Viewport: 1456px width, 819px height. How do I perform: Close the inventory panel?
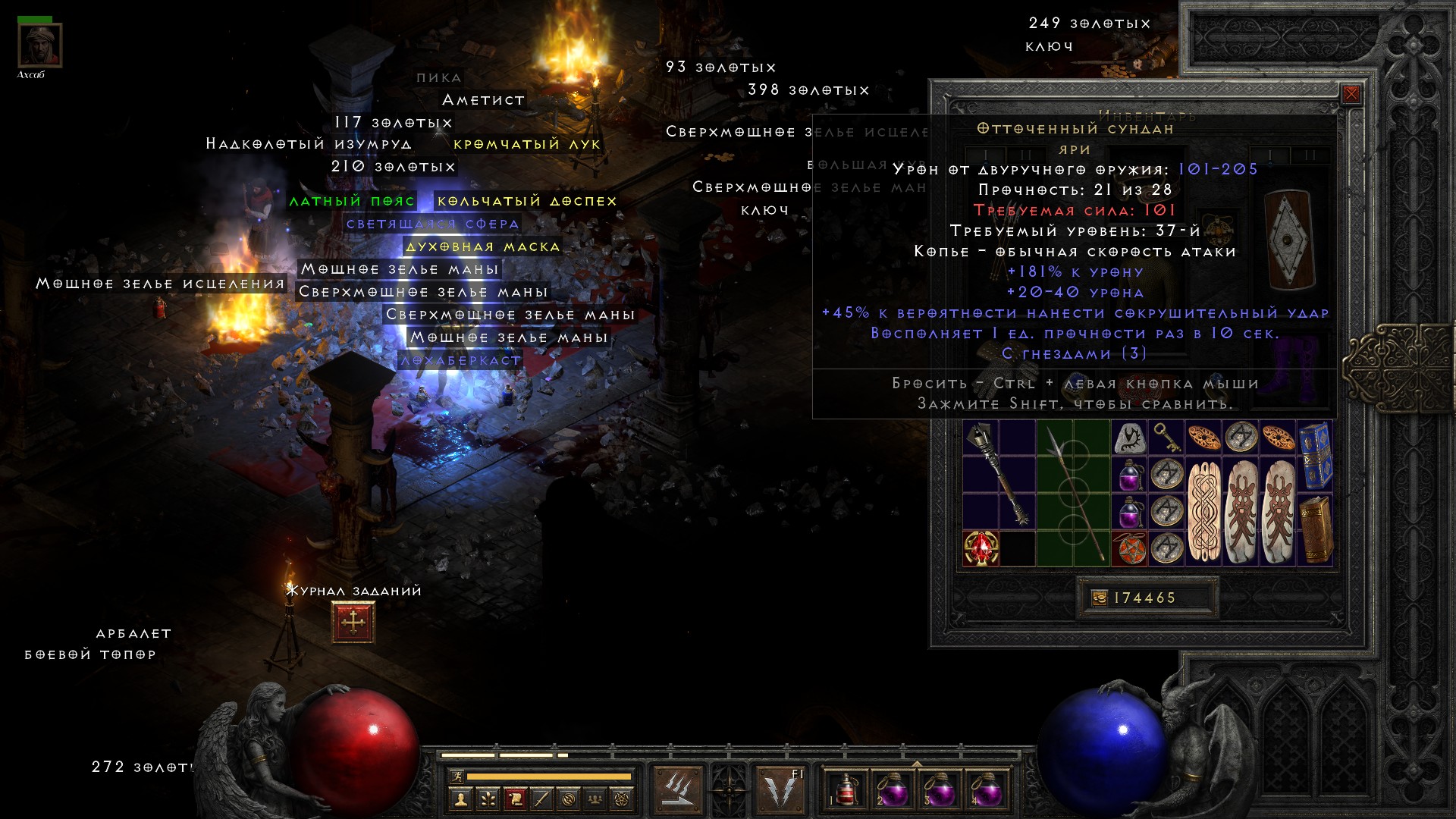point(1351,94)
